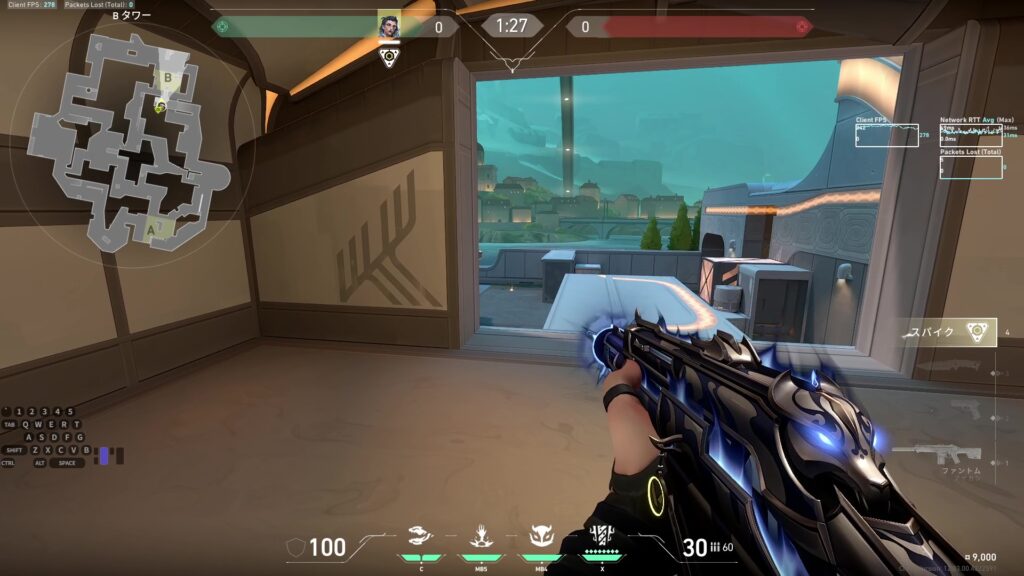Select the agent portrait at top
The height and width of the screenshot is (576, 1024).
(389, 26)
